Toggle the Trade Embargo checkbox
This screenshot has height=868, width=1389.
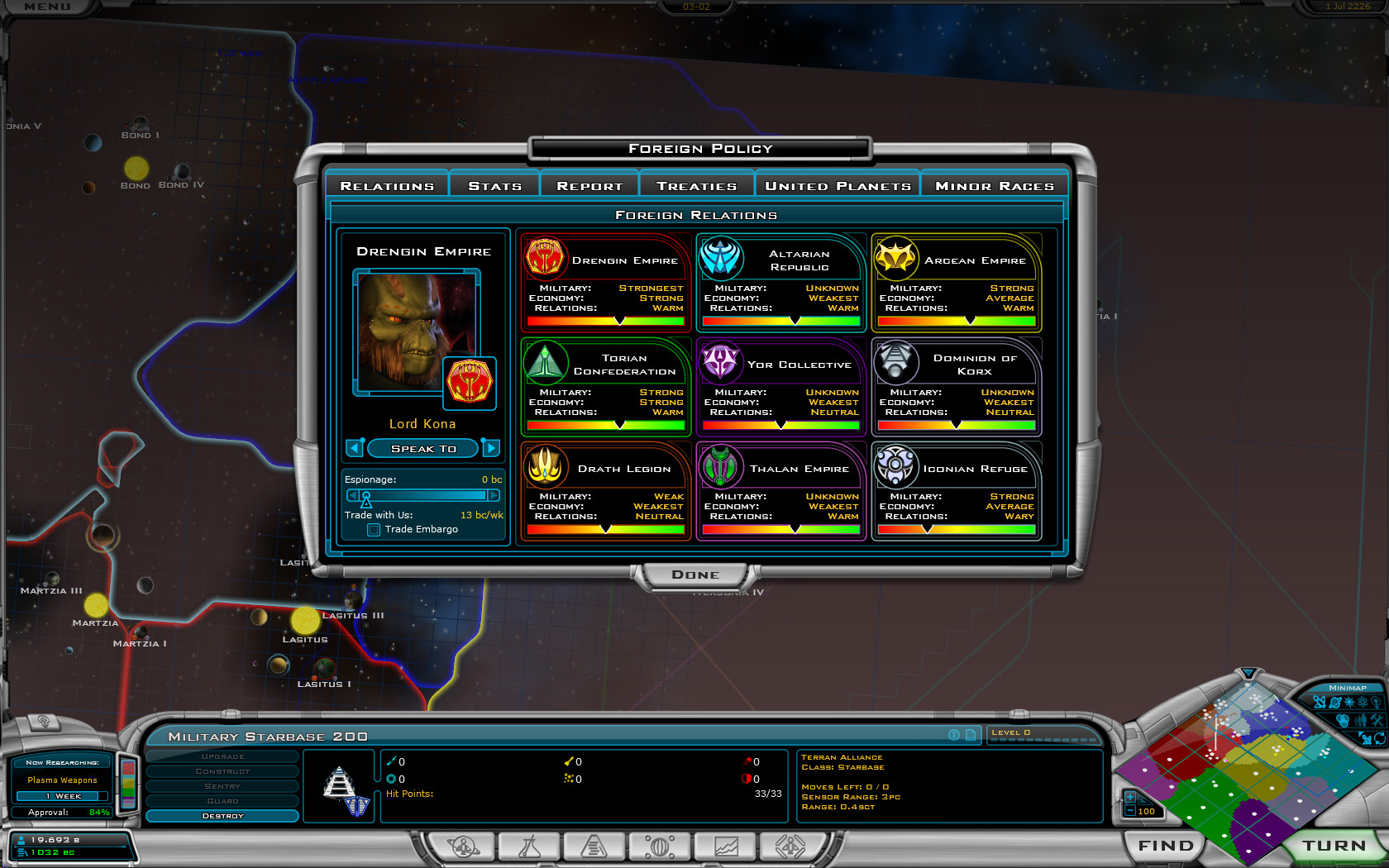point(374,530)
